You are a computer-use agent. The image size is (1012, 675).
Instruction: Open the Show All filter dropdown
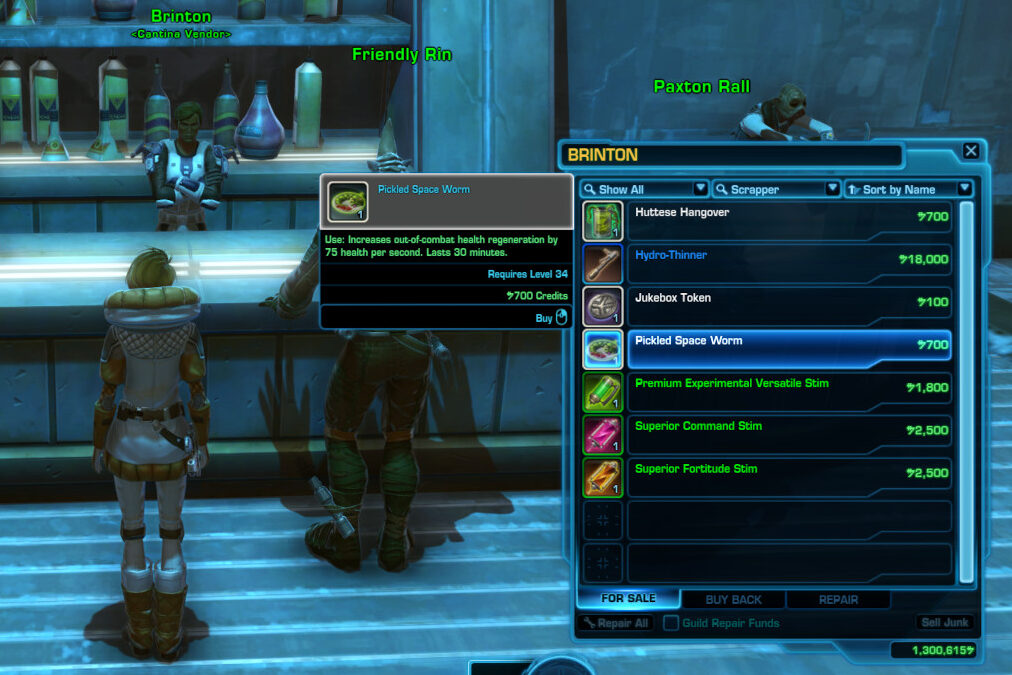coord(644,189)
